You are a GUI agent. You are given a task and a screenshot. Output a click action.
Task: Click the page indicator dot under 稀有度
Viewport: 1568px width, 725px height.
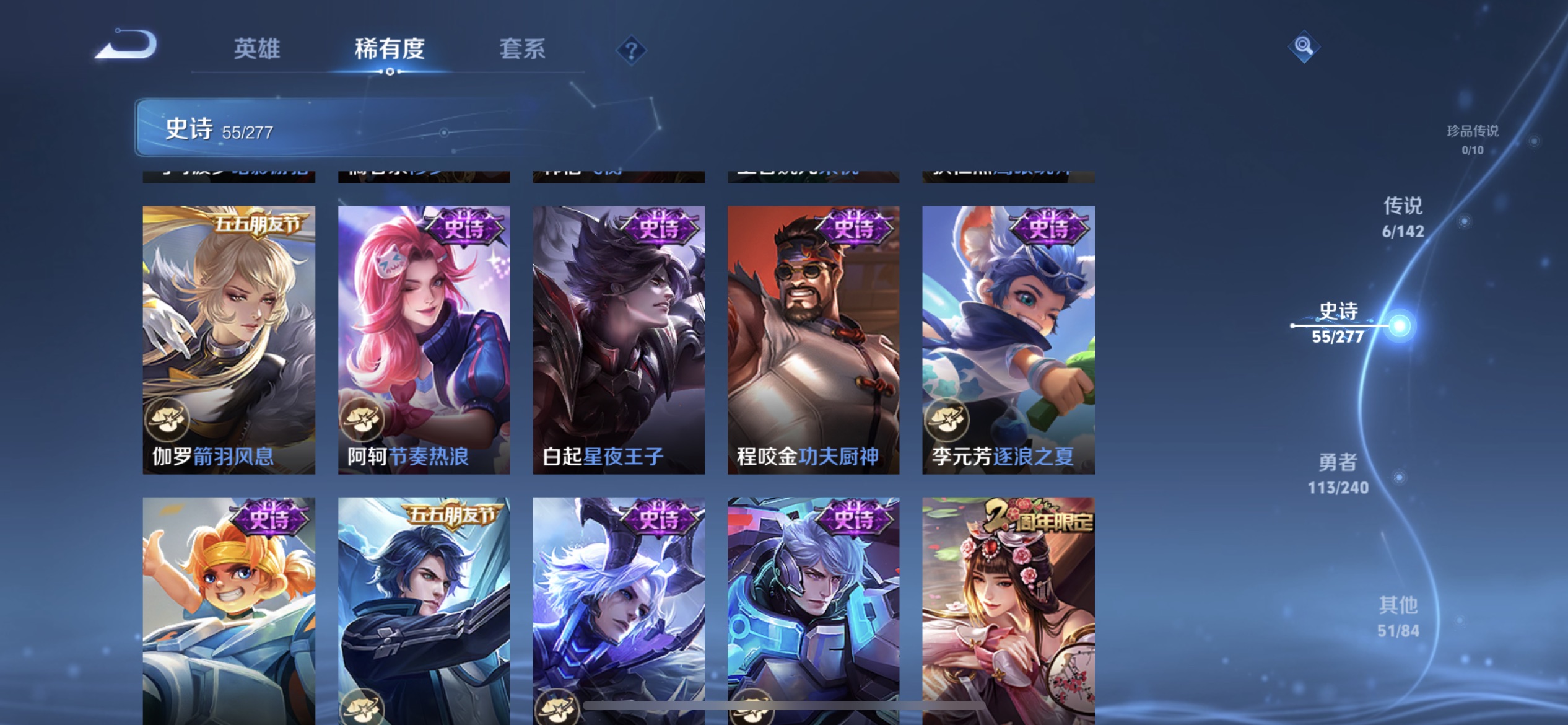point(390,71)
